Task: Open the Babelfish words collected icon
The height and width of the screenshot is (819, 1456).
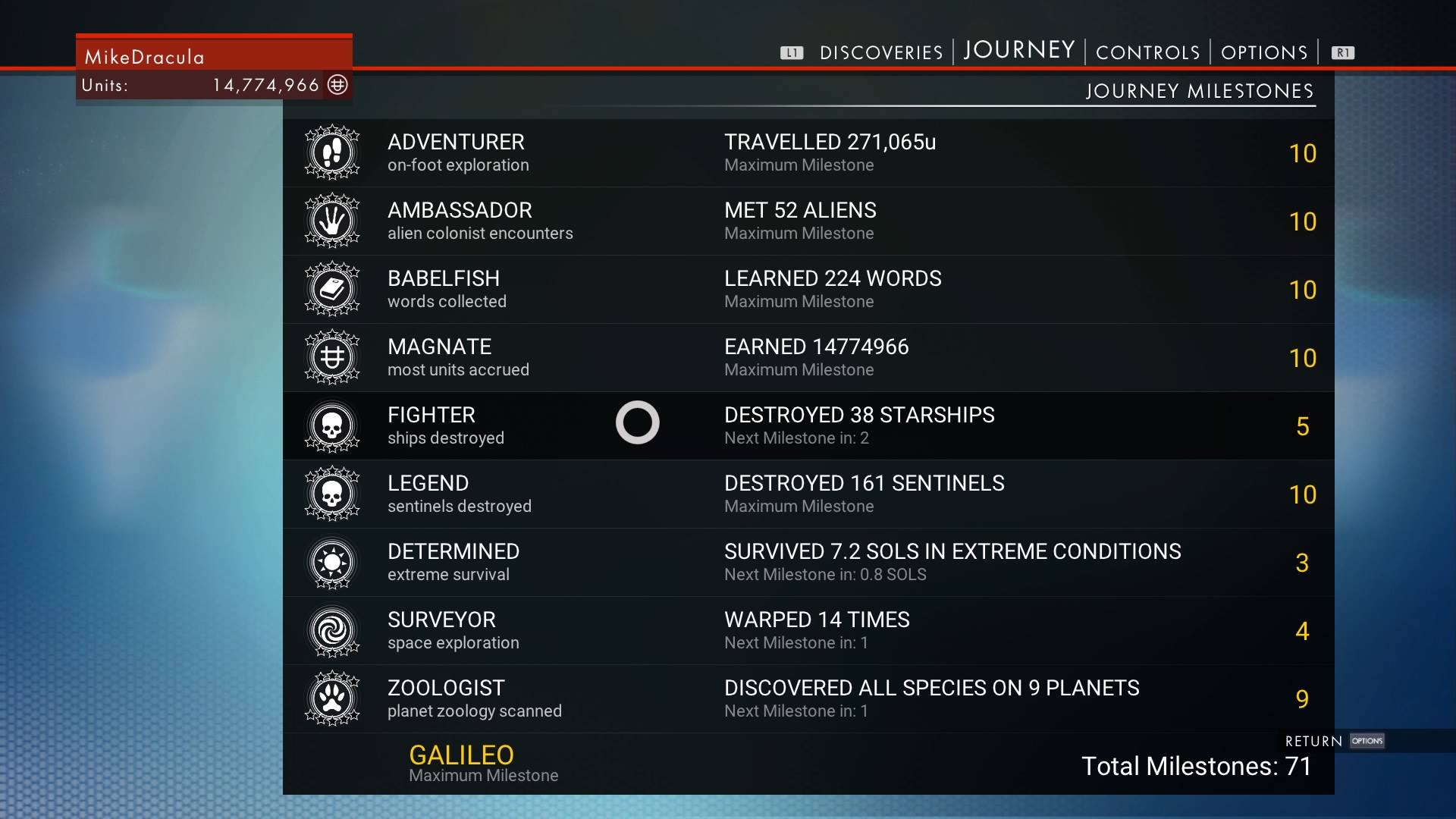Action: tap(332, 289)
